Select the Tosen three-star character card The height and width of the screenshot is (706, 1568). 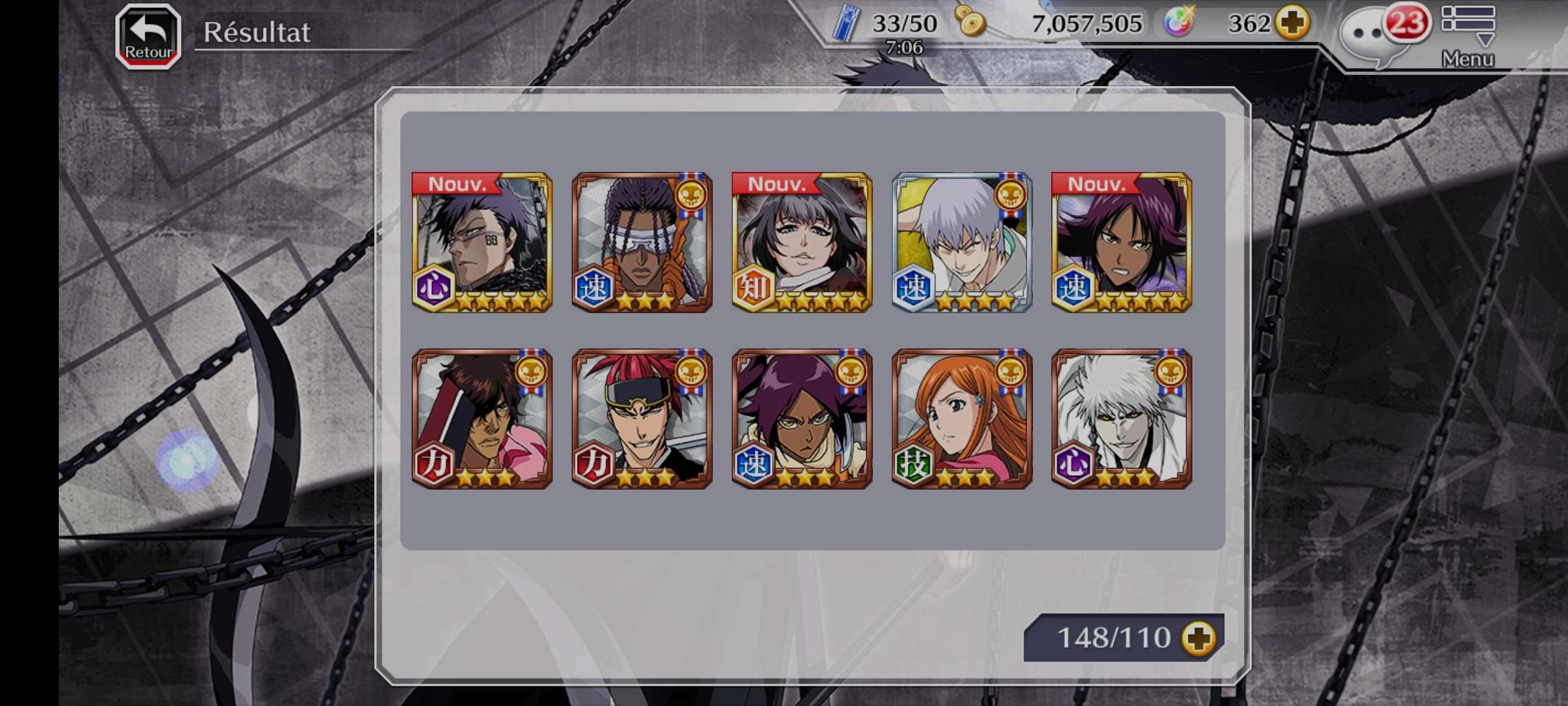pos(642,243)
